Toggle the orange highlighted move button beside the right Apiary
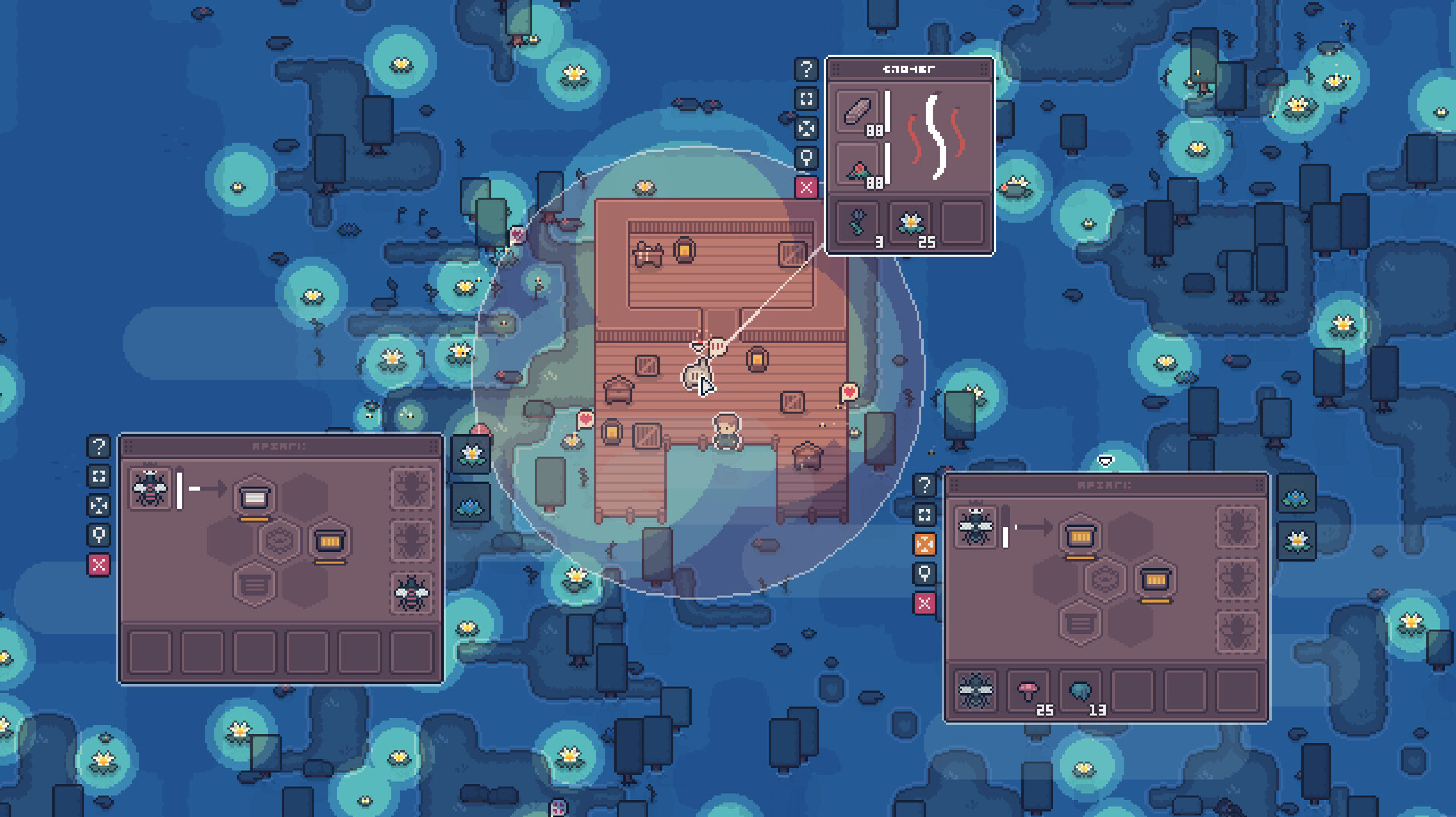Screen dimensions: 1456x817 [x=924, y=543]
